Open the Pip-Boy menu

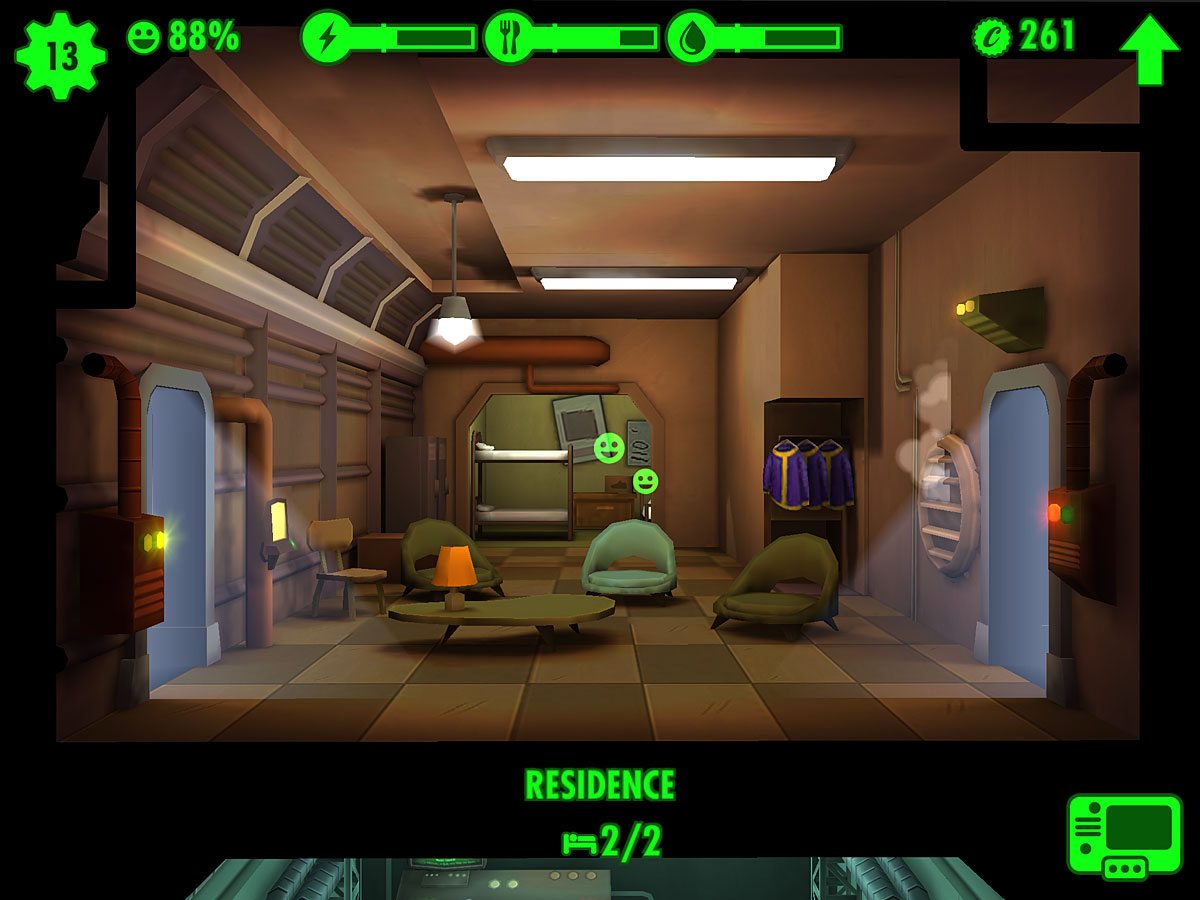1124,836
